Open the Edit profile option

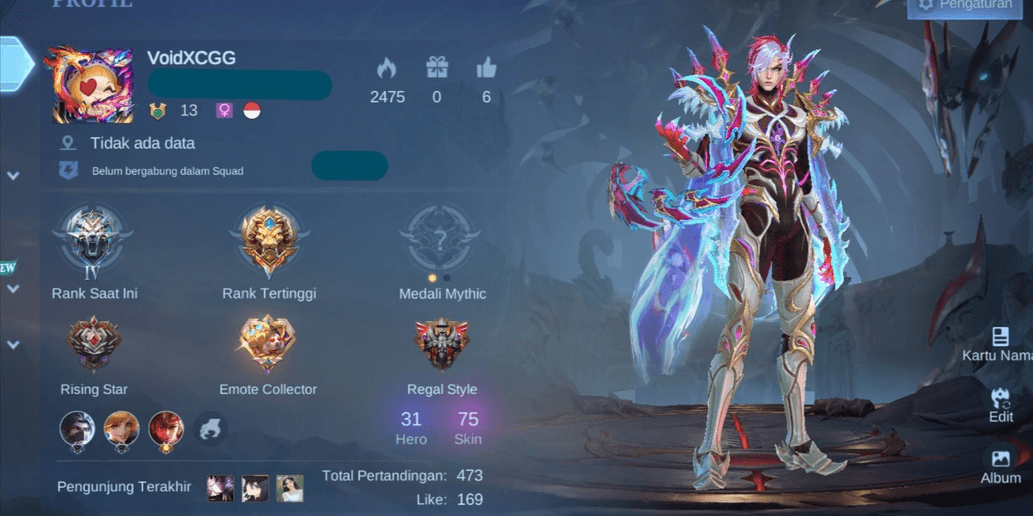click(1000, 405)
